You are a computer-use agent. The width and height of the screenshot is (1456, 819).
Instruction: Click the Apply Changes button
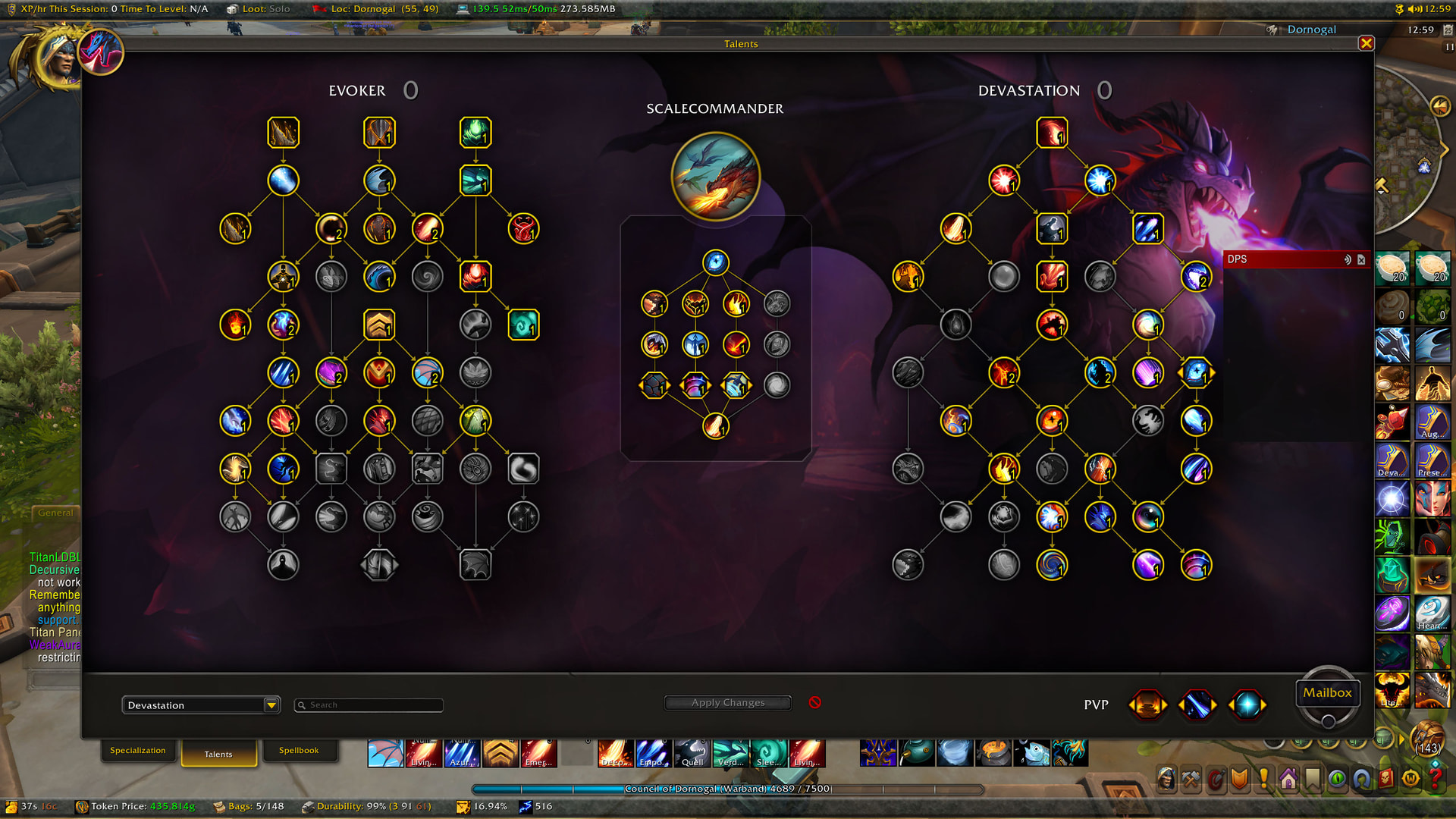coord(728,703)
